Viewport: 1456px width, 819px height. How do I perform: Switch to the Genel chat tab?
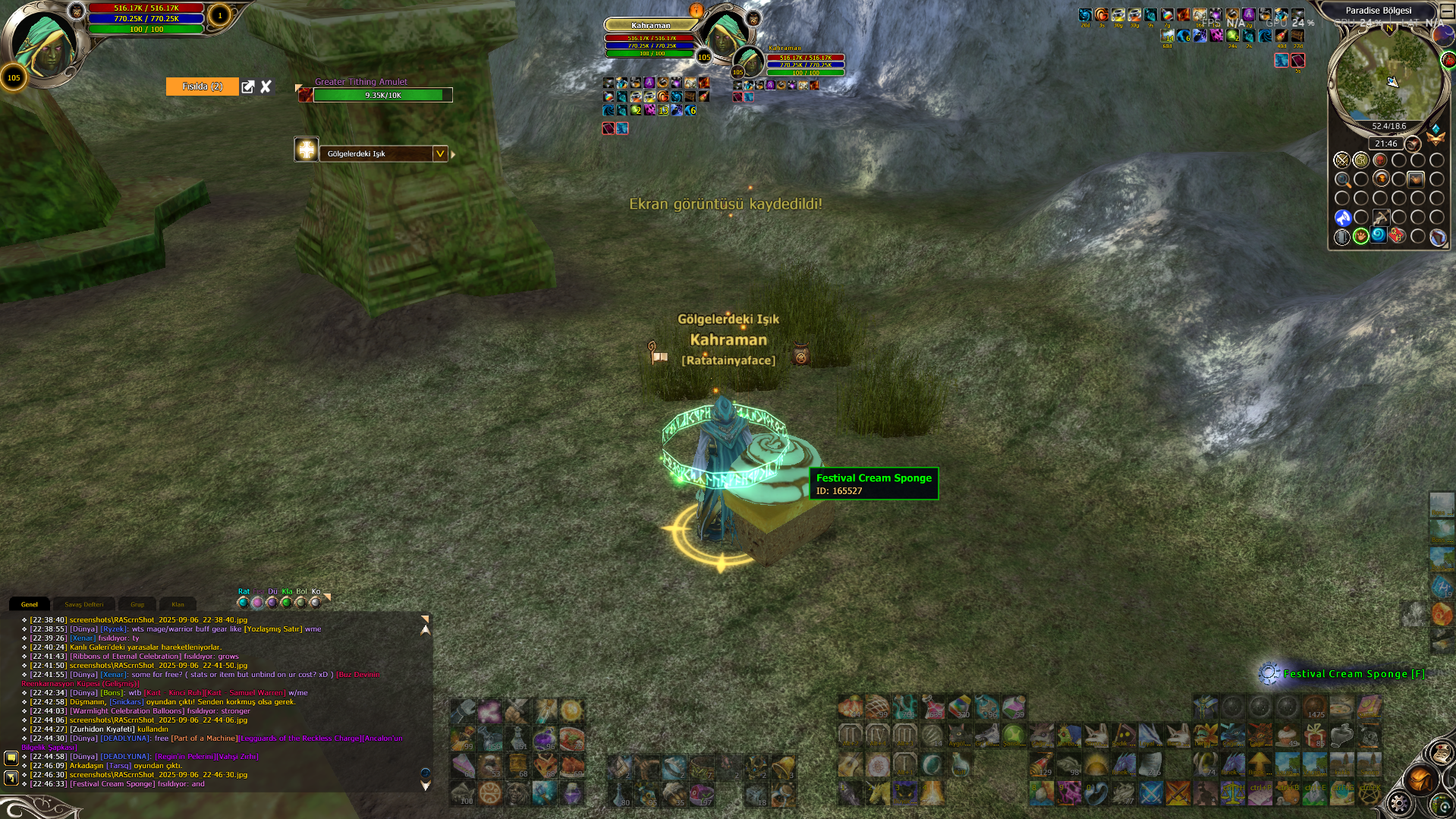[x=30, y=604]
